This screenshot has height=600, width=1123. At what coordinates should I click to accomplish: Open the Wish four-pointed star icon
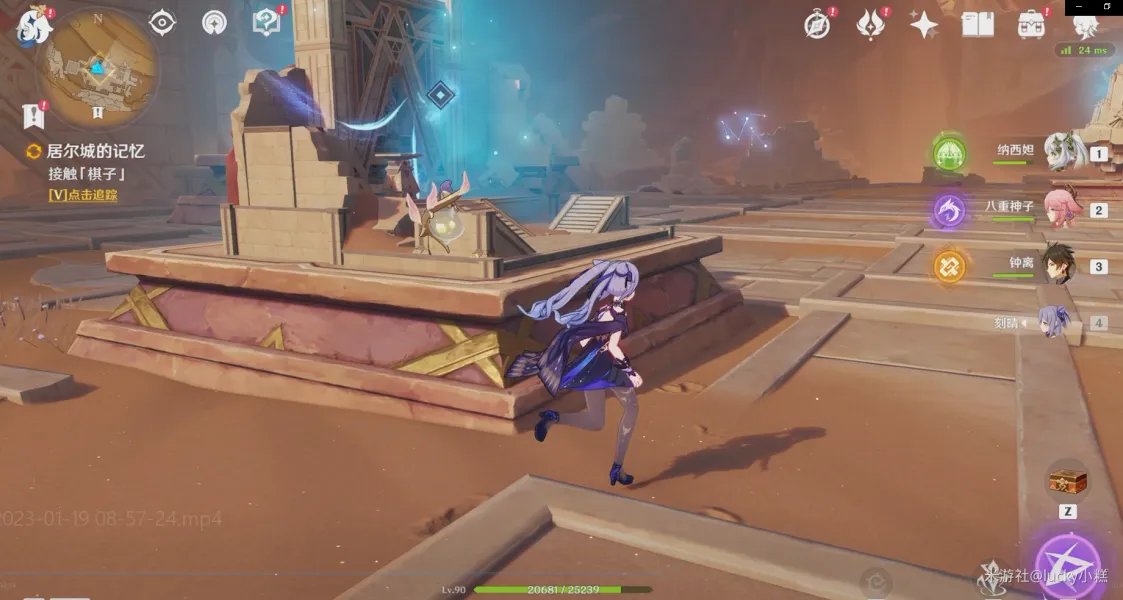[924, 25]
